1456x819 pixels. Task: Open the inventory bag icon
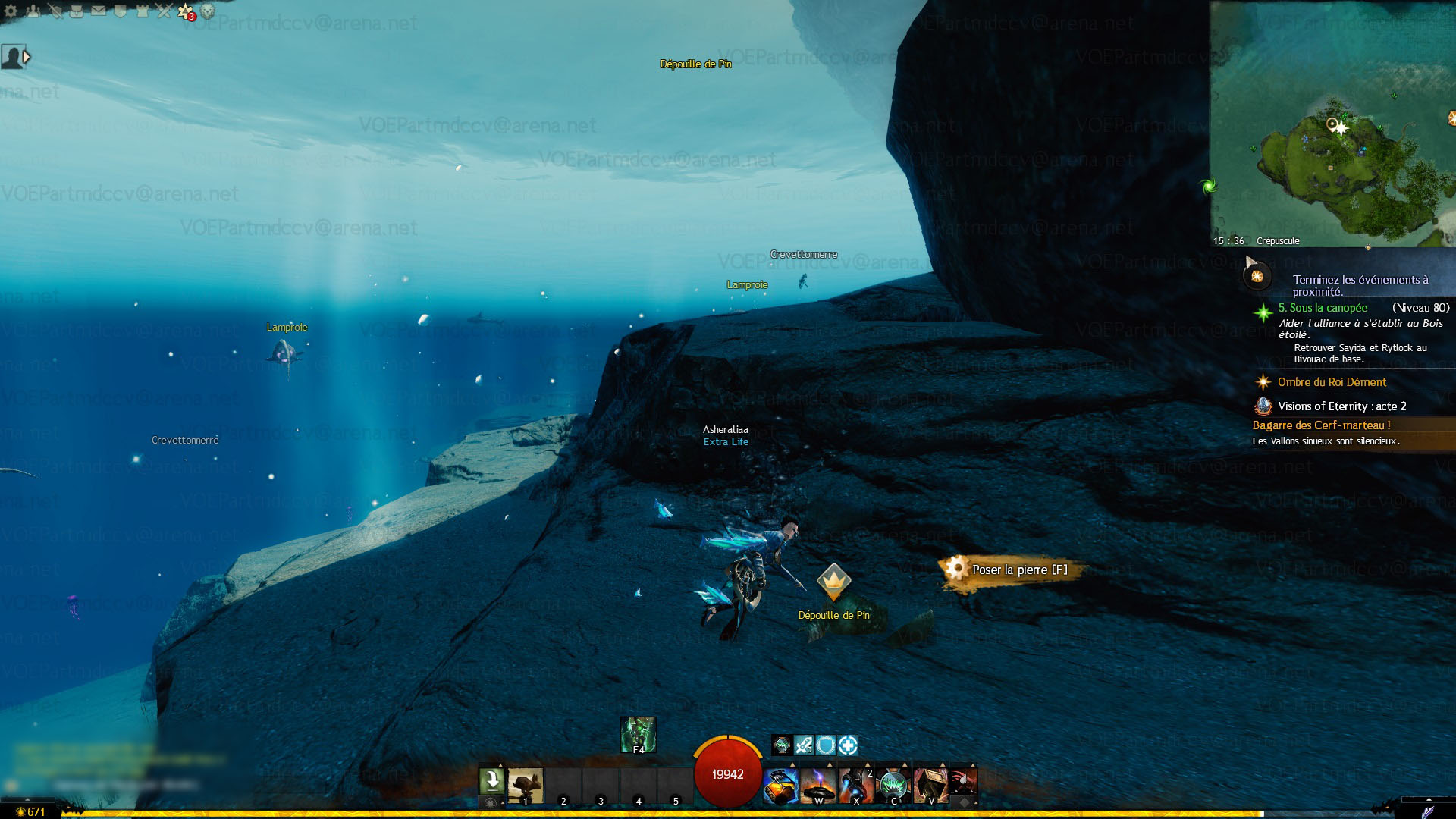77,11
